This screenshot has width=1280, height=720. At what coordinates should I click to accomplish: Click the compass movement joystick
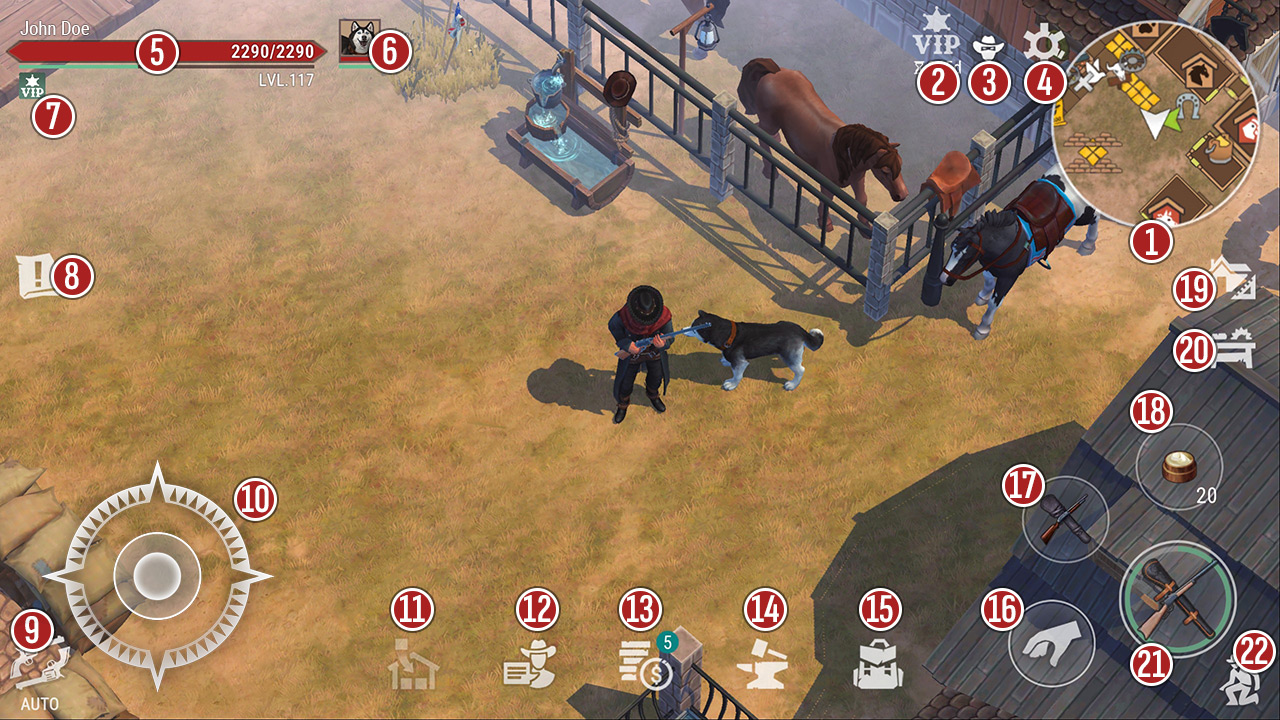[157, 575]
